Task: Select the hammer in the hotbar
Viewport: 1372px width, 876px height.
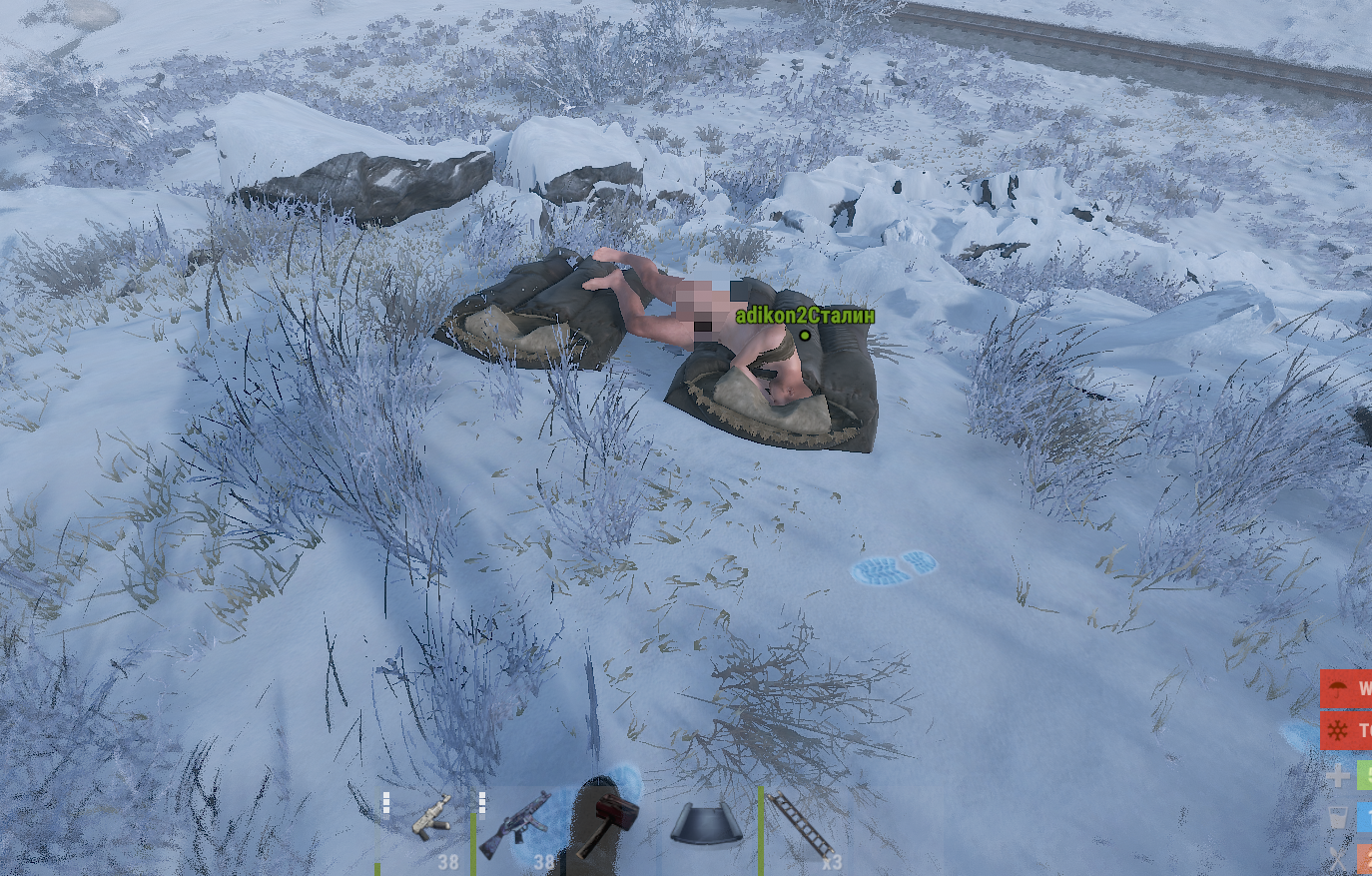Action: [x=602, y=825]
